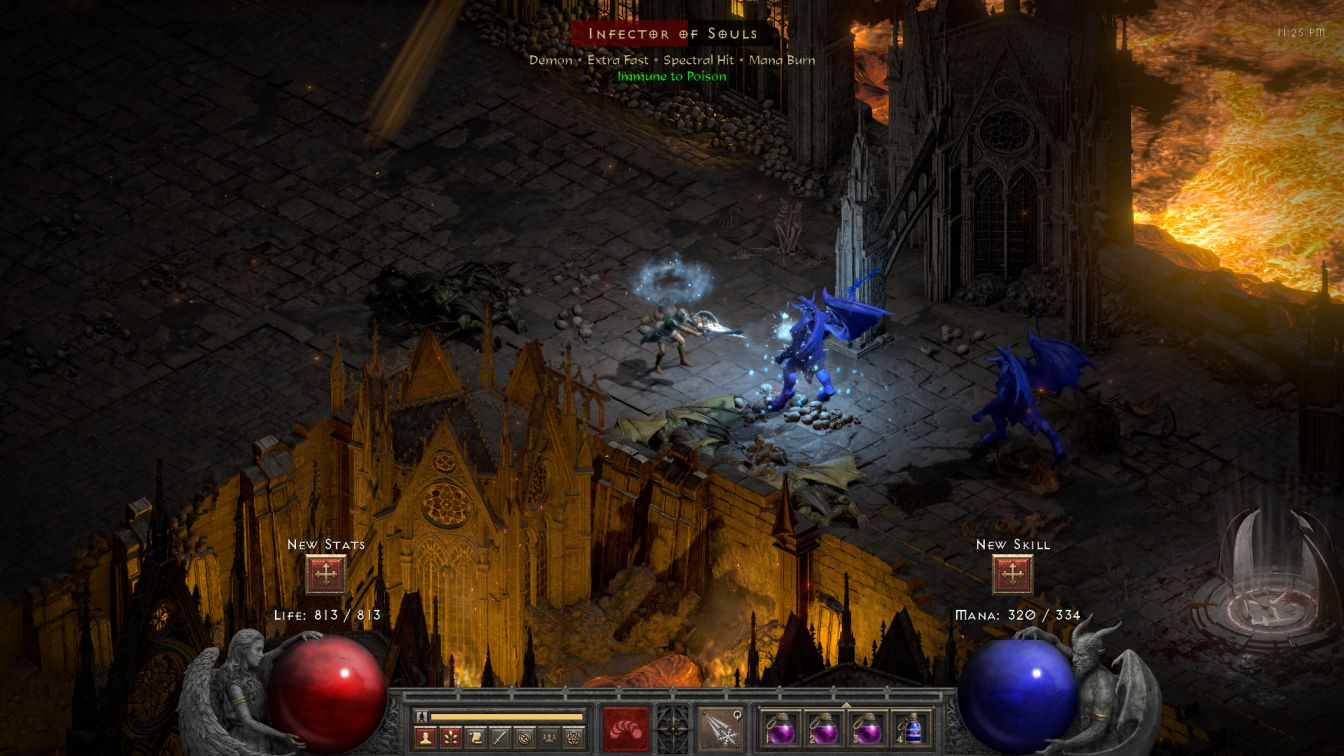The height and width of the screenshot is (756, 1344).
Task: Expand the potion belt with the arrow
Action: pyautogui.click(x=846, y=704)
